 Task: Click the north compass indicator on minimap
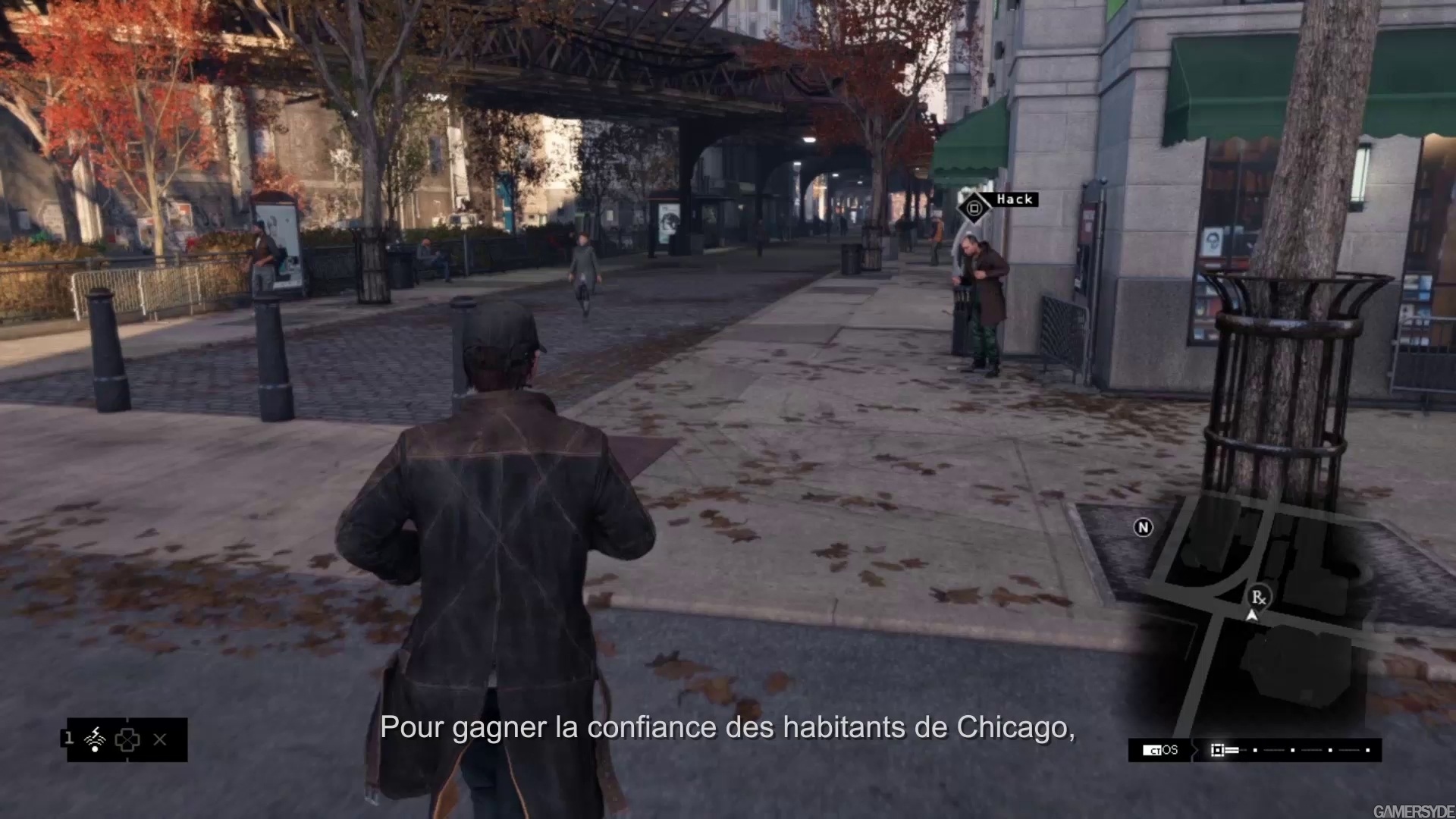[x=1143, y=527]
